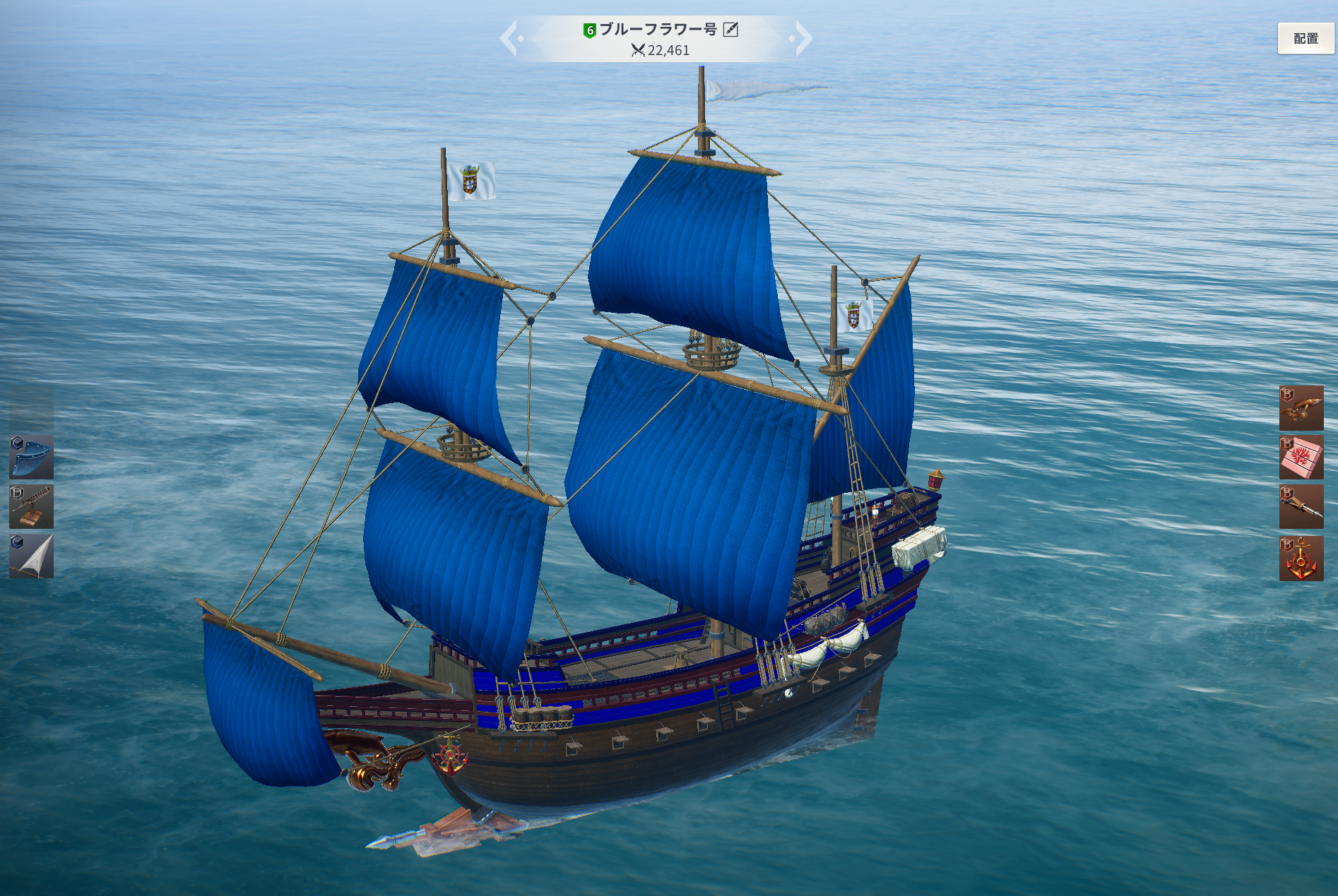Select the whale and squid figurehead slot
This screenshot has width=1338, height=896.
pos(1301,408)
